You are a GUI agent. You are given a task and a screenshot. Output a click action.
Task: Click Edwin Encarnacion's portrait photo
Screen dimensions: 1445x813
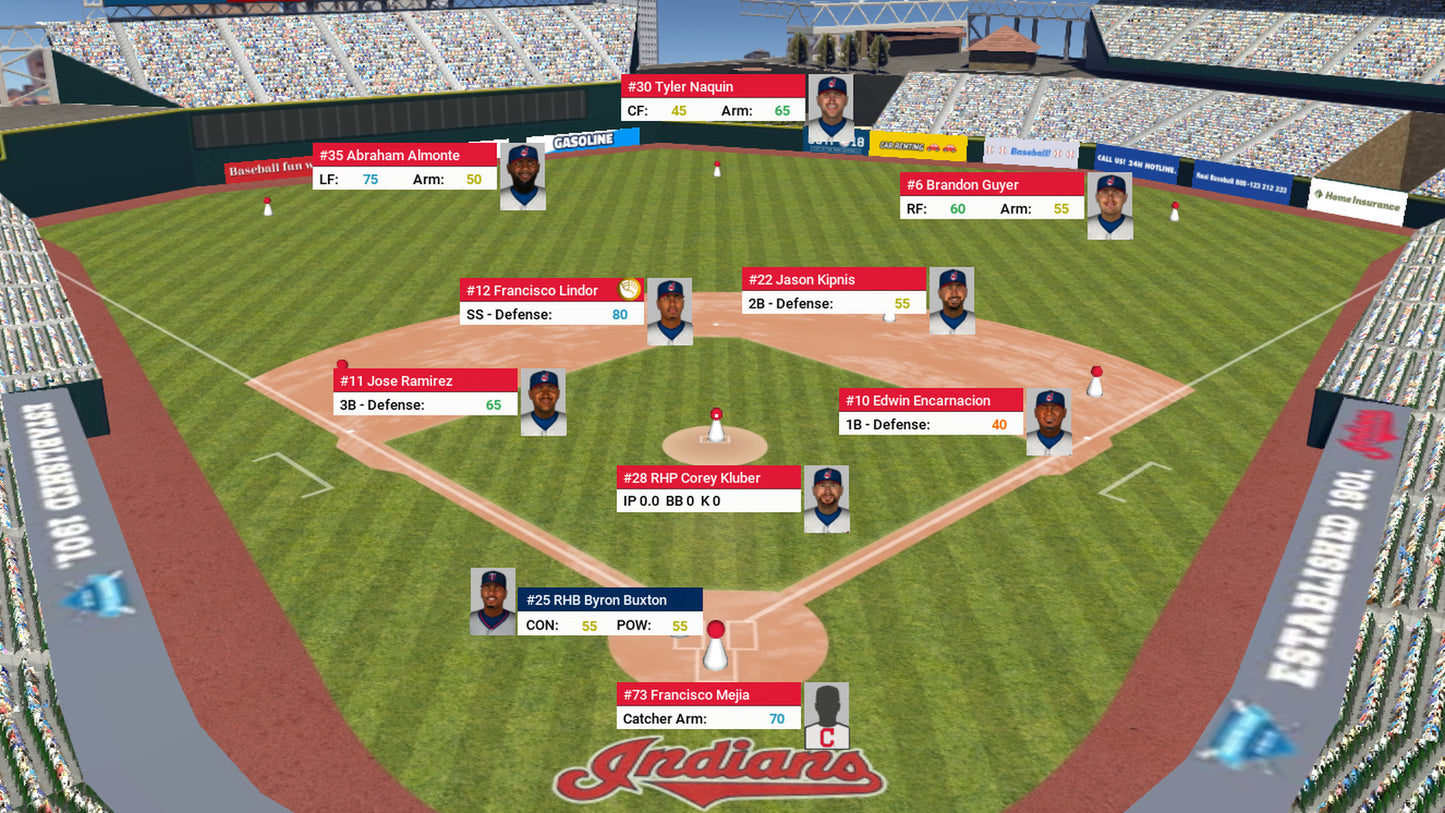pyautogui.click(x=1050, y=422)
